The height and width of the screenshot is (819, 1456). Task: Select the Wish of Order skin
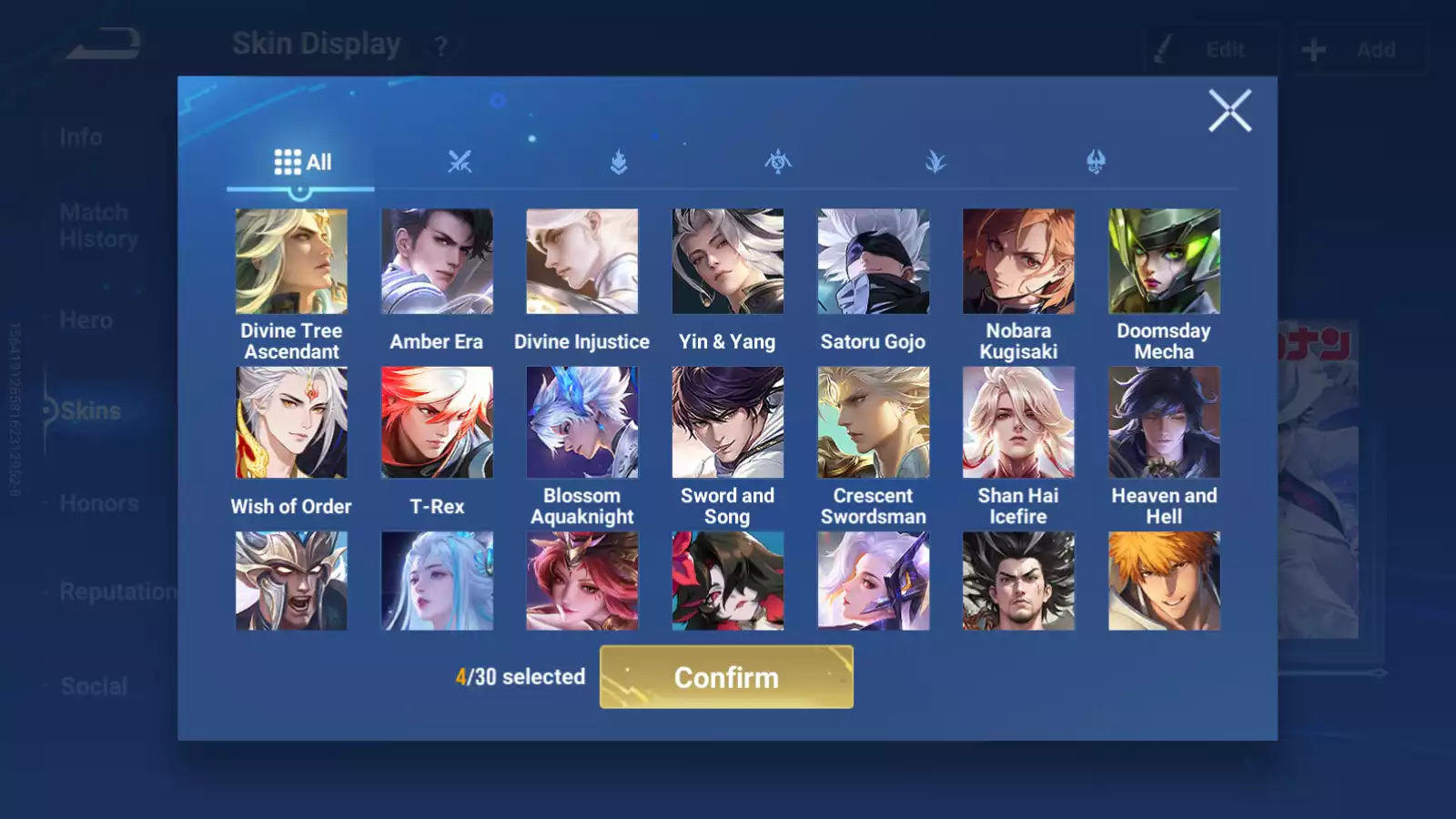click(x=291, y=422)
